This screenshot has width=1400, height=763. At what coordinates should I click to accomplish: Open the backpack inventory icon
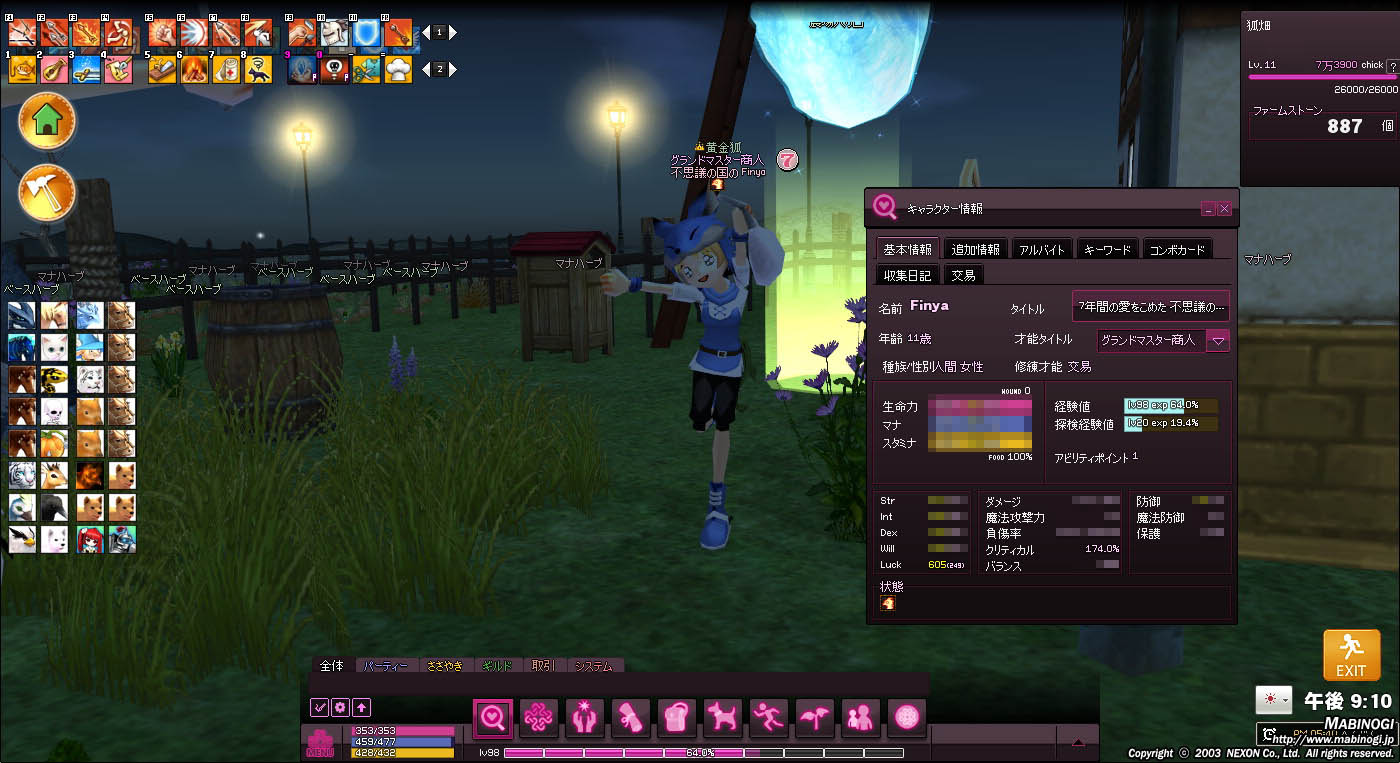point(676,716)
